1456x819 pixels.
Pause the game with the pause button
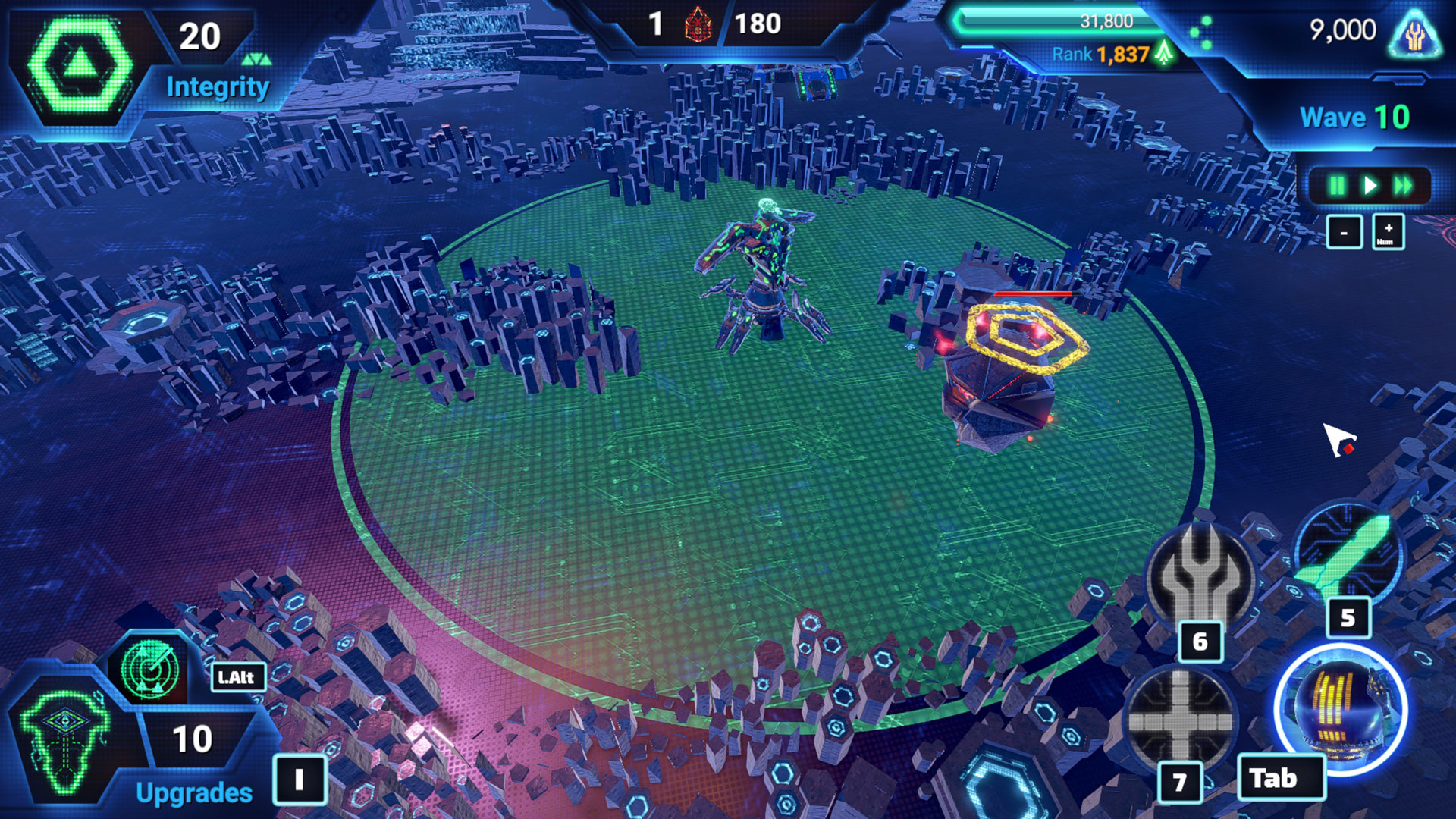[x=1337, y=186]
